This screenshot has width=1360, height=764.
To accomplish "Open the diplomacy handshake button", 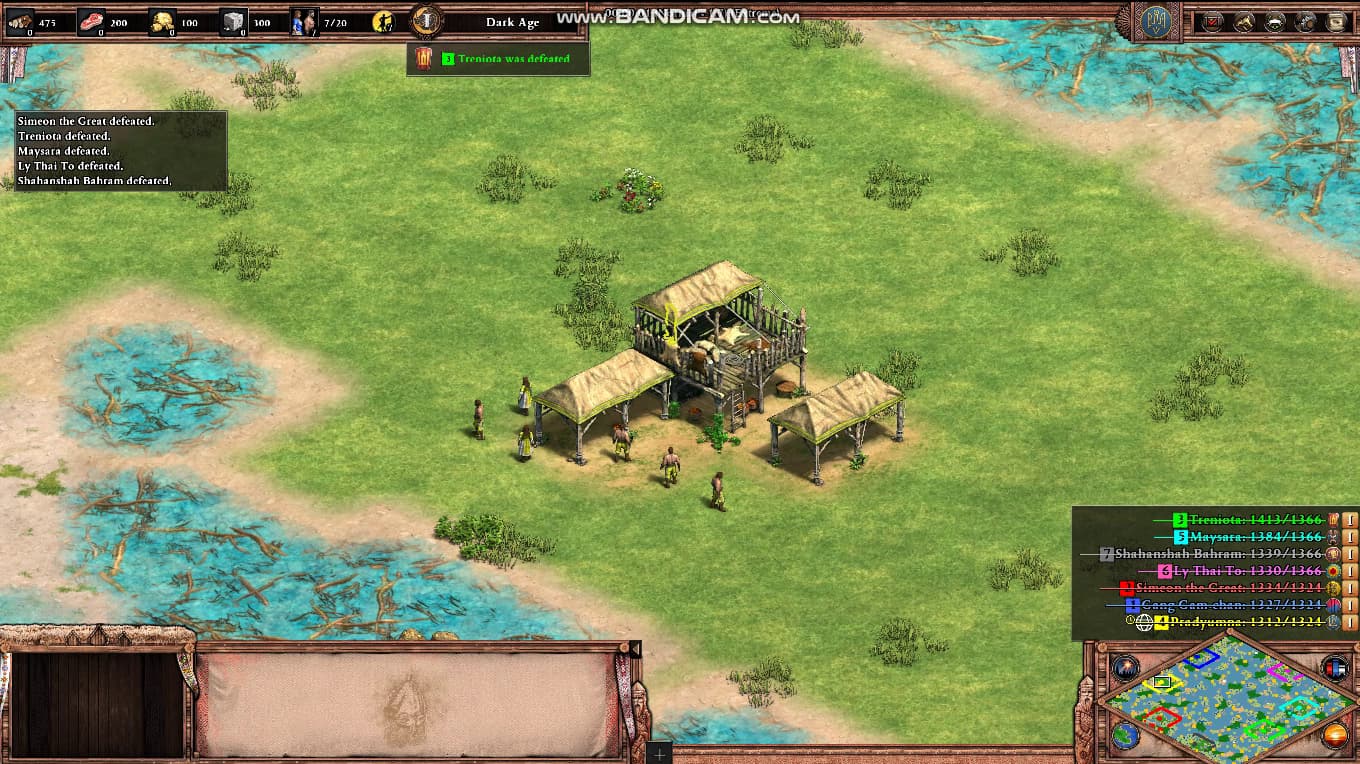I will coord(1274,21).
